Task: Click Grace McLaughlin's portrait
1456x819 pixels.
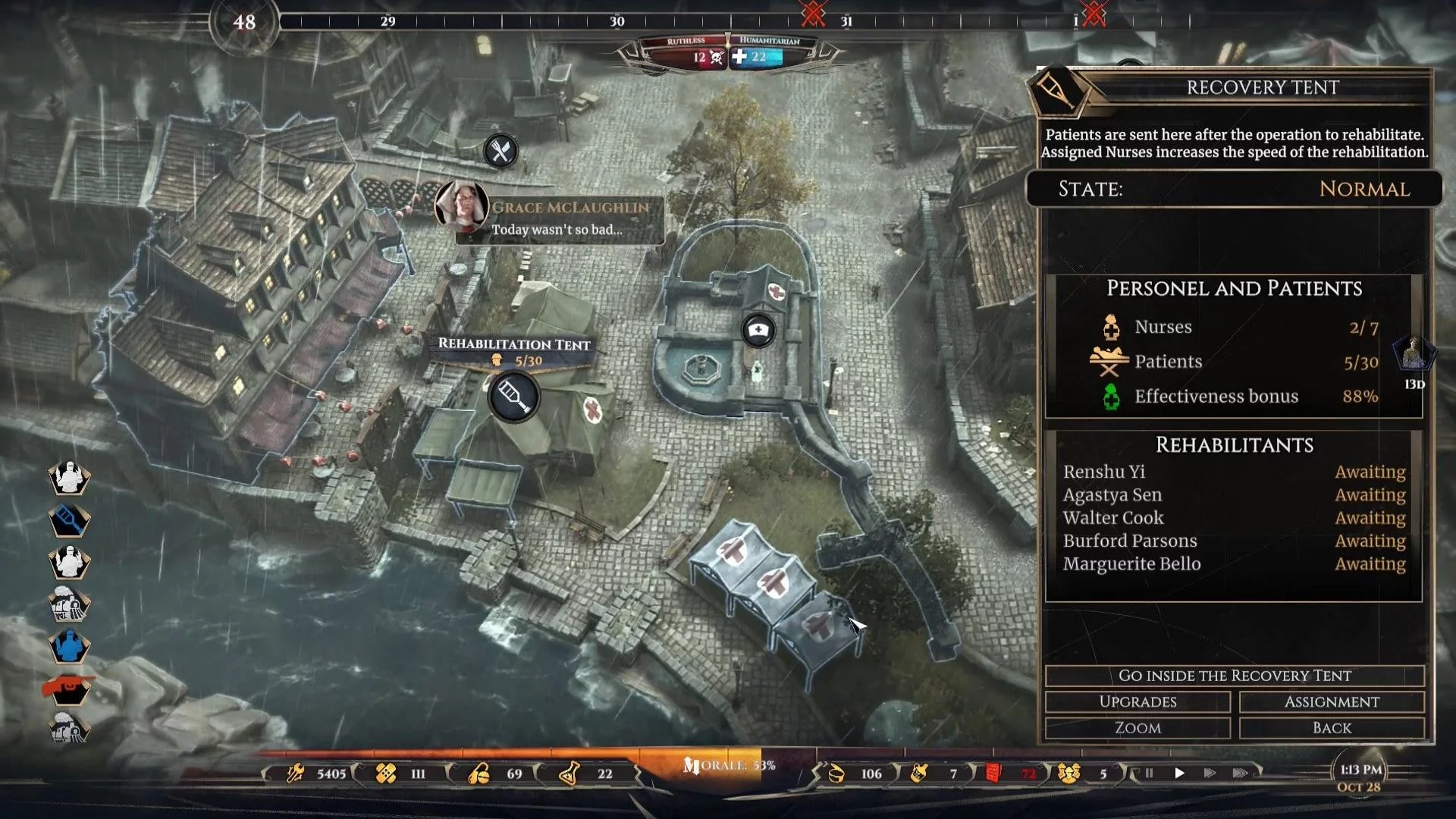Action: click(461, 205)
